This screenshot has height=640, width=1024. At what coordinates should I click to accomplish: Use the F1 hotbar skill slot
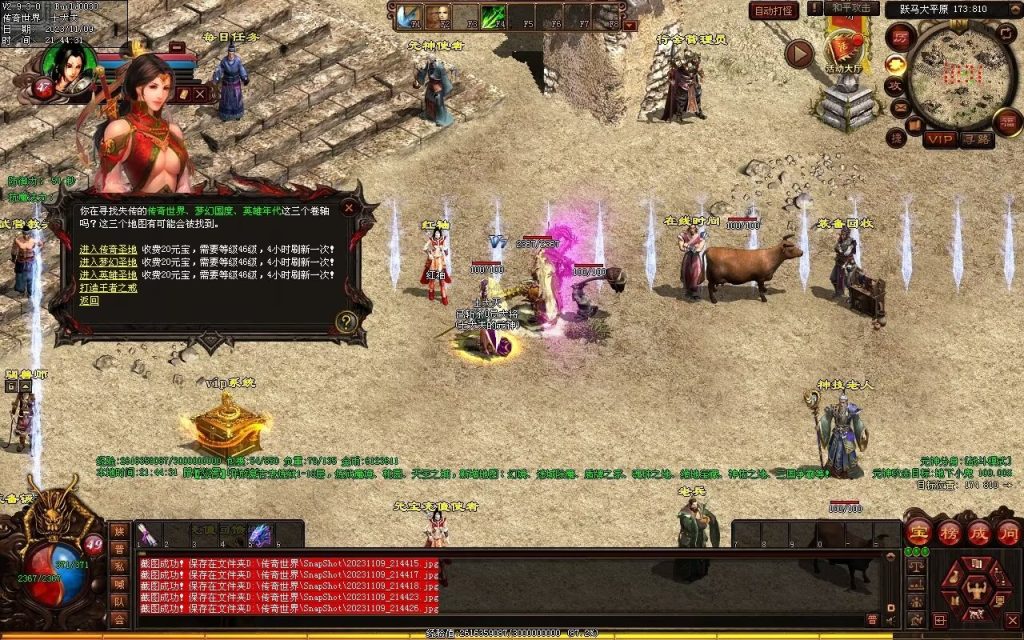[410, 17]
